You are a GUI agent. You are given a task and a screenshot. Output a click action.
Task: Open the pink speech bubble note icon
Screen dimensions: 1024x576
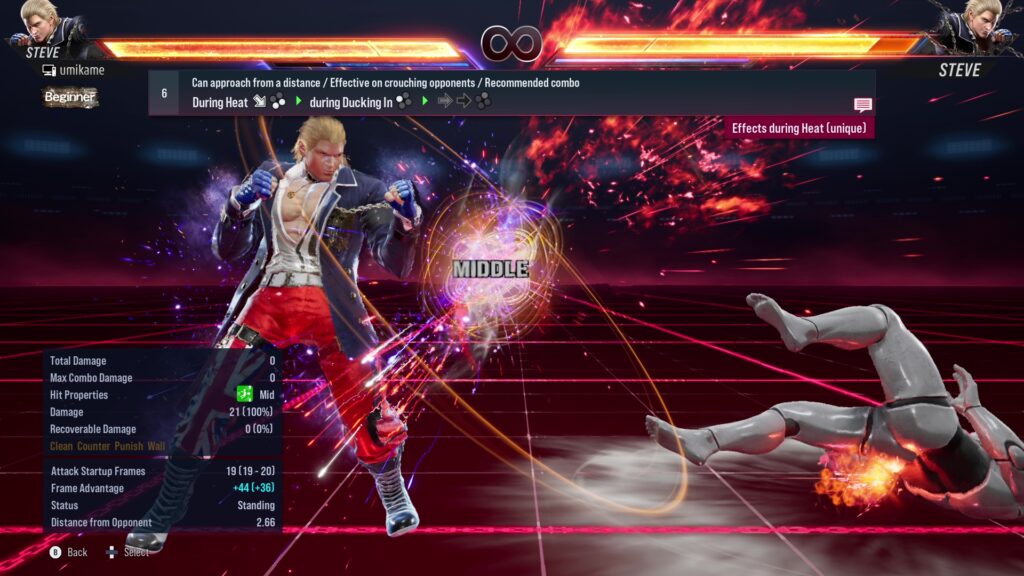(862, 105)
